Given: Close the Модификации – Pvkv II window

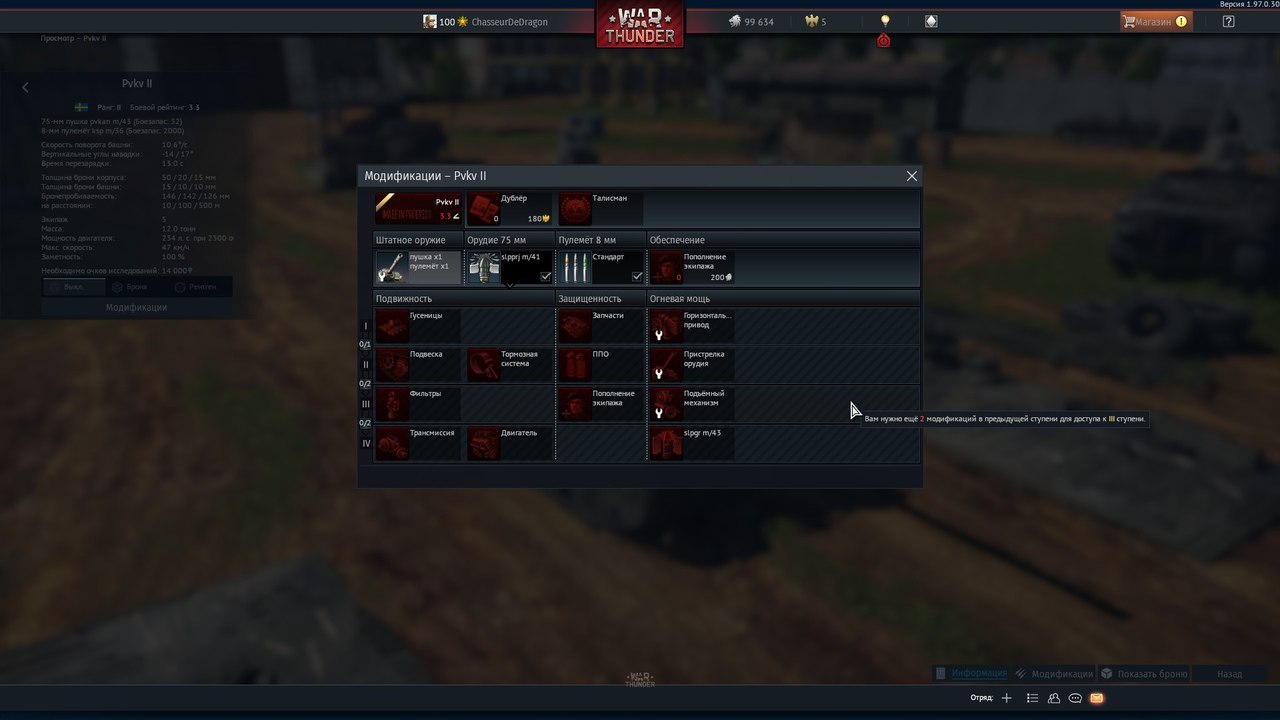Looking at the screenshot, I should [911, 176].
